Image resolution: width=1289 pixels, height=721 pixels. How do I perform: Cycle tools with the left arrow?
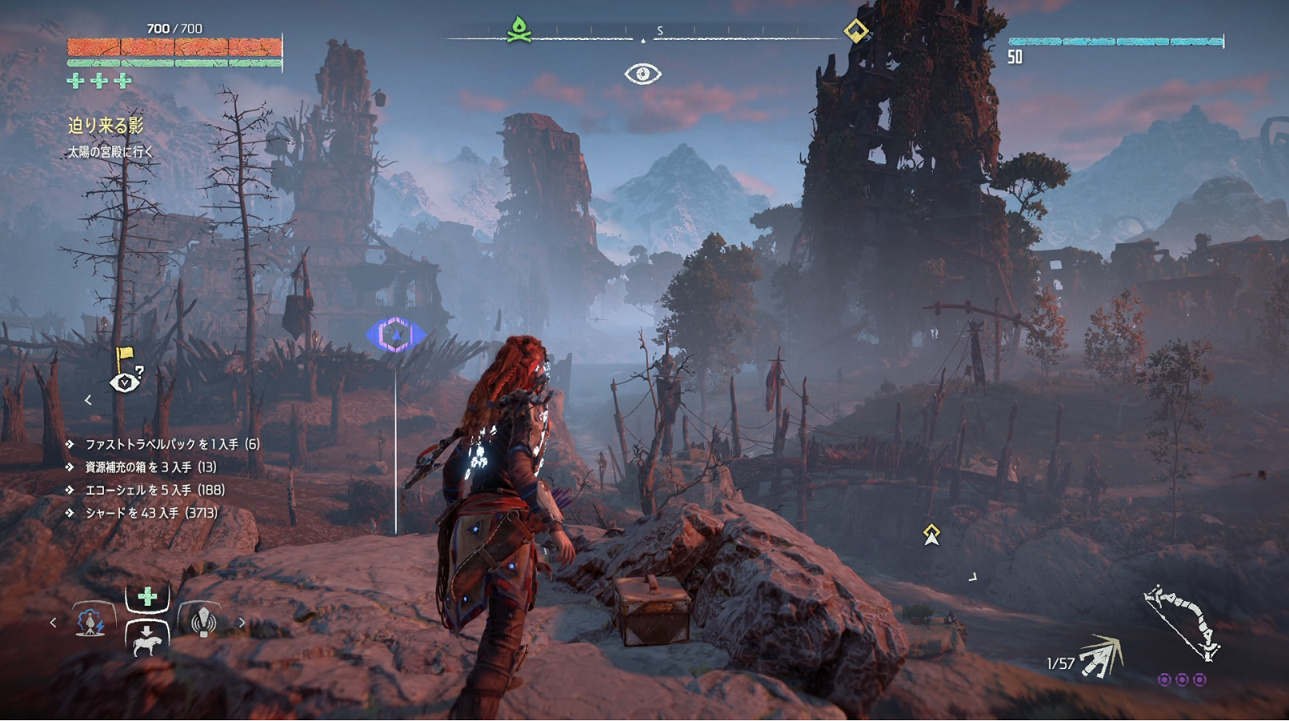pyautogui.click(x=54, y=623)
